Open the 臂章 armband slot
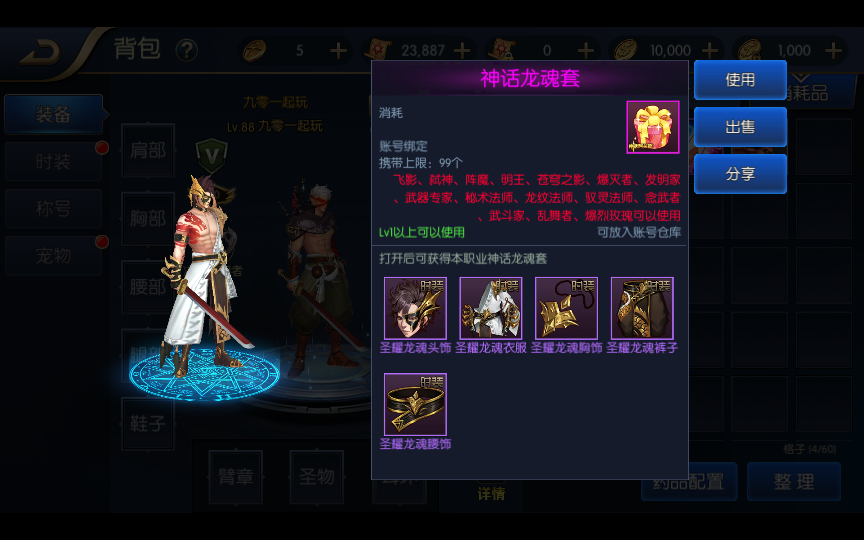 click(235, 476)
